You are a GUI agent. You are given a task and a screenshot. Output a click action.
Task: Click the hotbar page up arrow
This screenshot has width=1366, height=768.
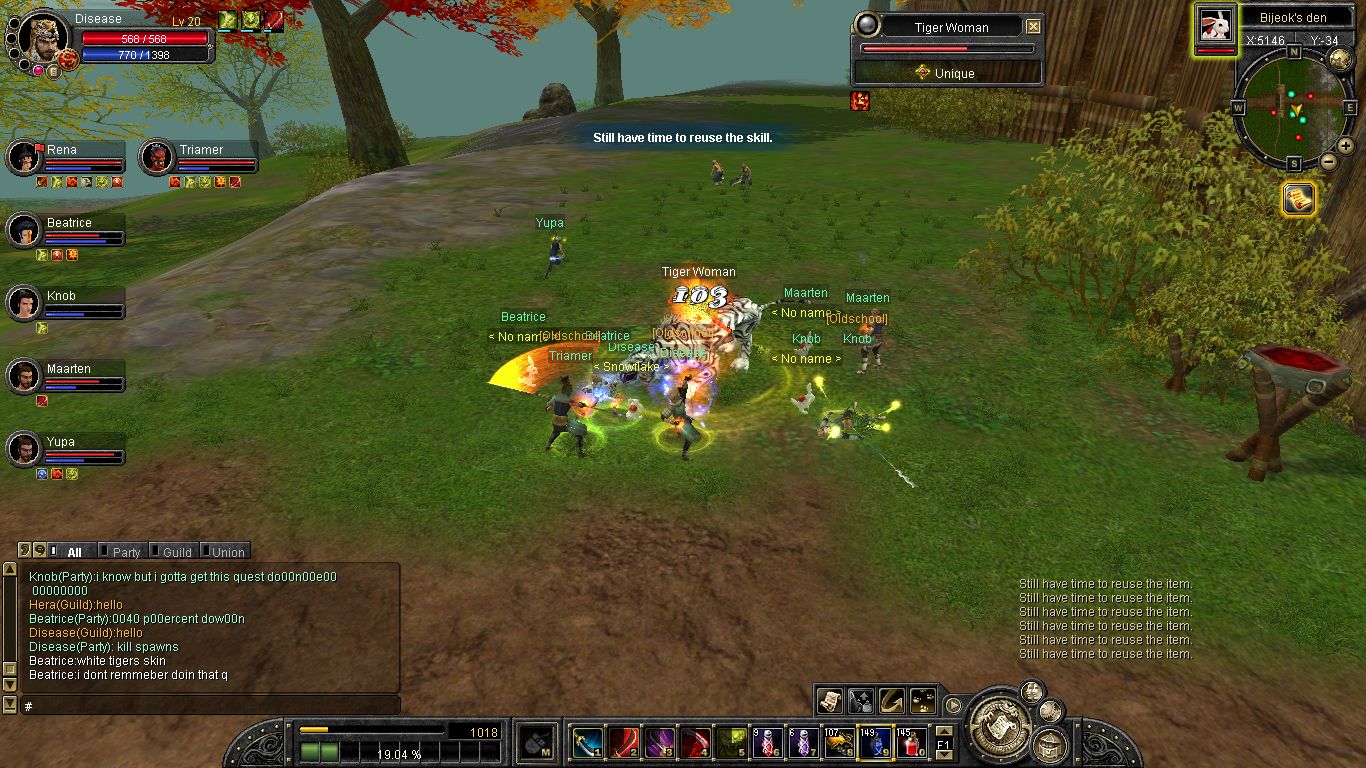(944, 731)
